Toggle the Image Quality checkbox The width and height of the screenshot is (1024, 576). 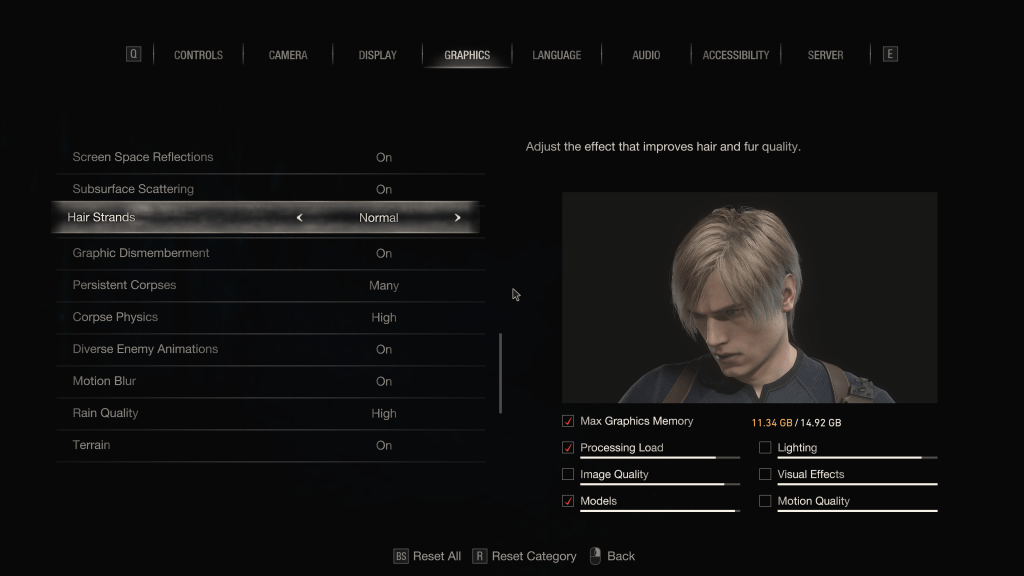pyautogui.click(x=568, y=474)
